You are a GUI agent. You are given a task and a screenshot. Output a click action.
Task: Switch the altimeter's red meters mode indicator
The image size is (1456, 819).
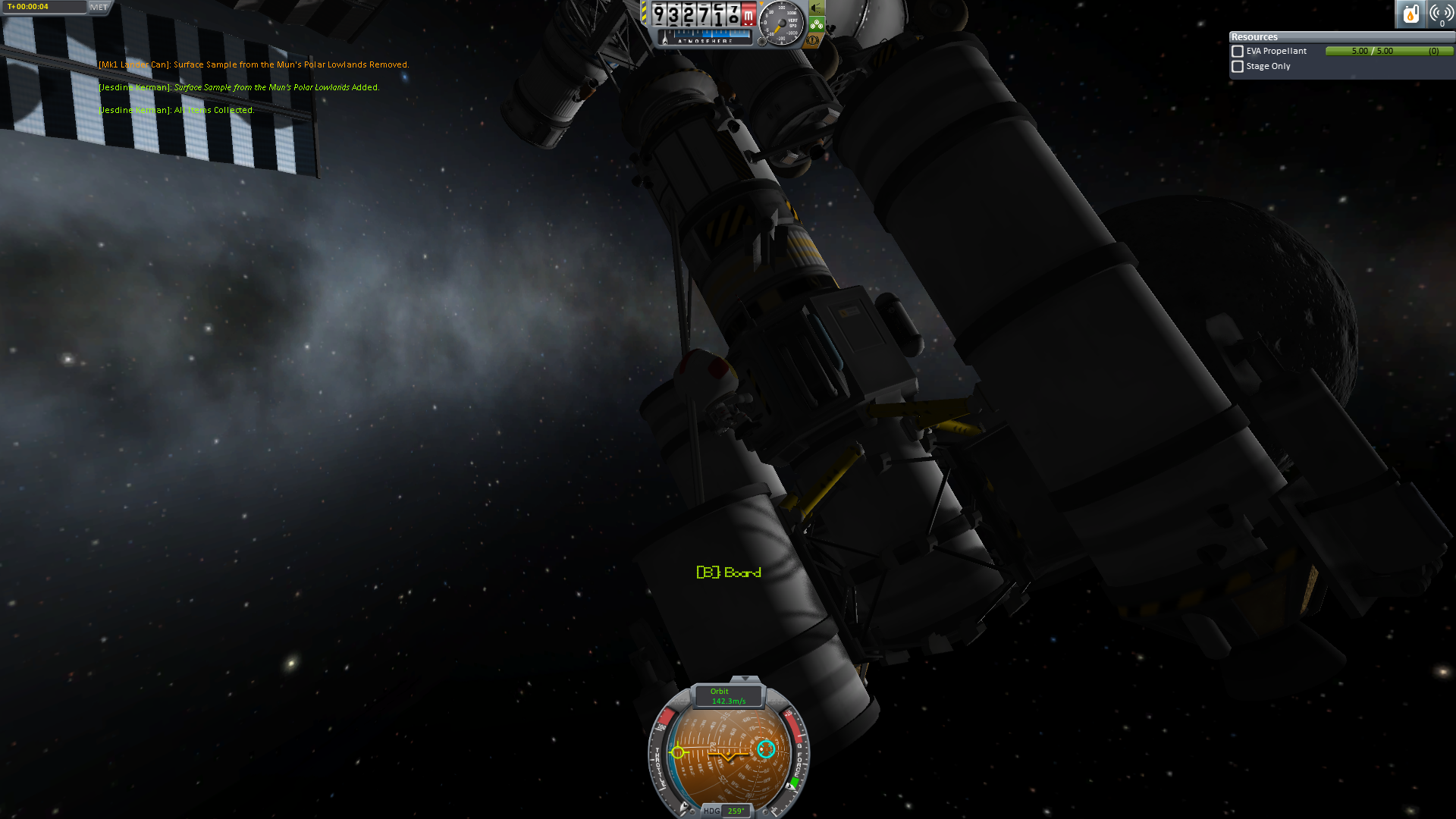[x=748, y=15]
